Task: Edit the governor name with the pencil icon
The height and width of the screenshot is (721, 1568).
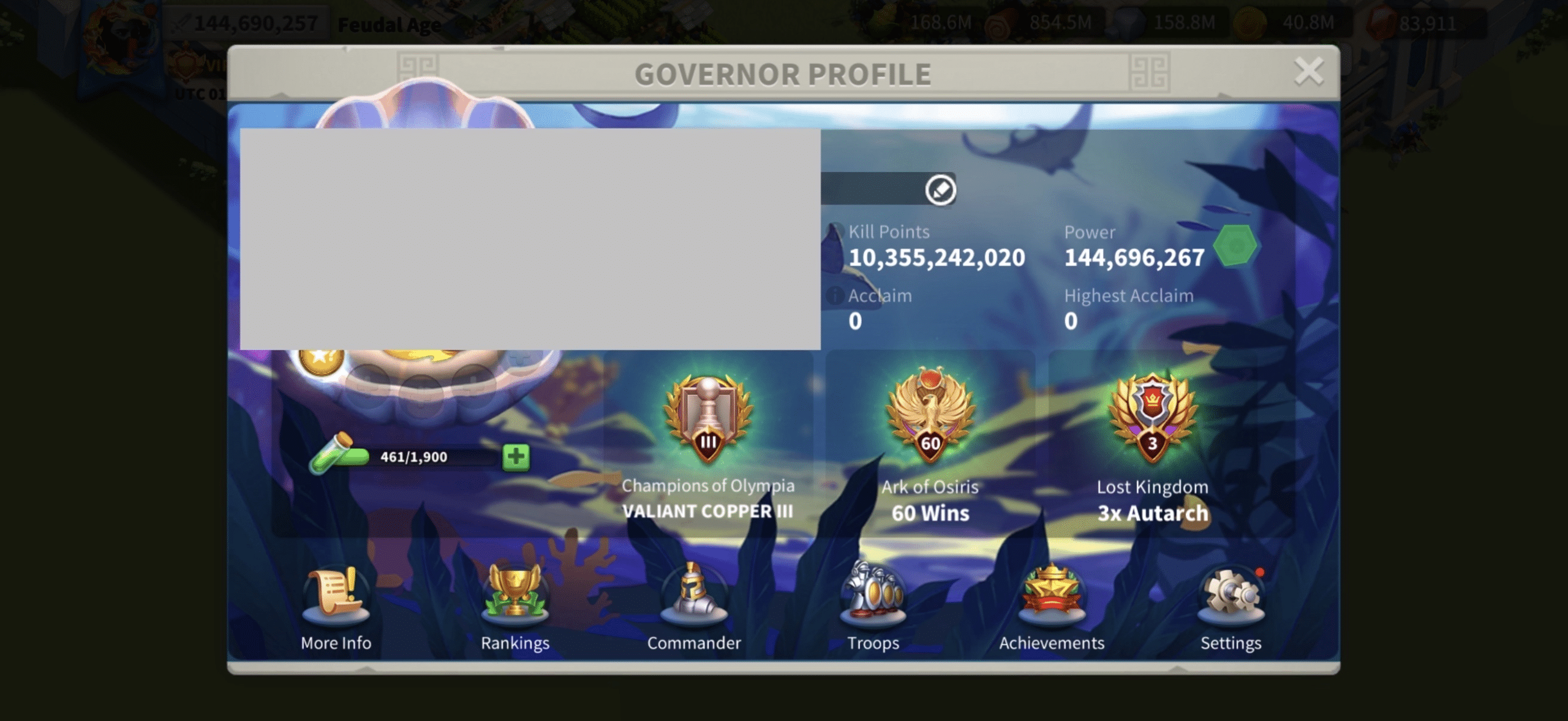Action: click(940, 189)
